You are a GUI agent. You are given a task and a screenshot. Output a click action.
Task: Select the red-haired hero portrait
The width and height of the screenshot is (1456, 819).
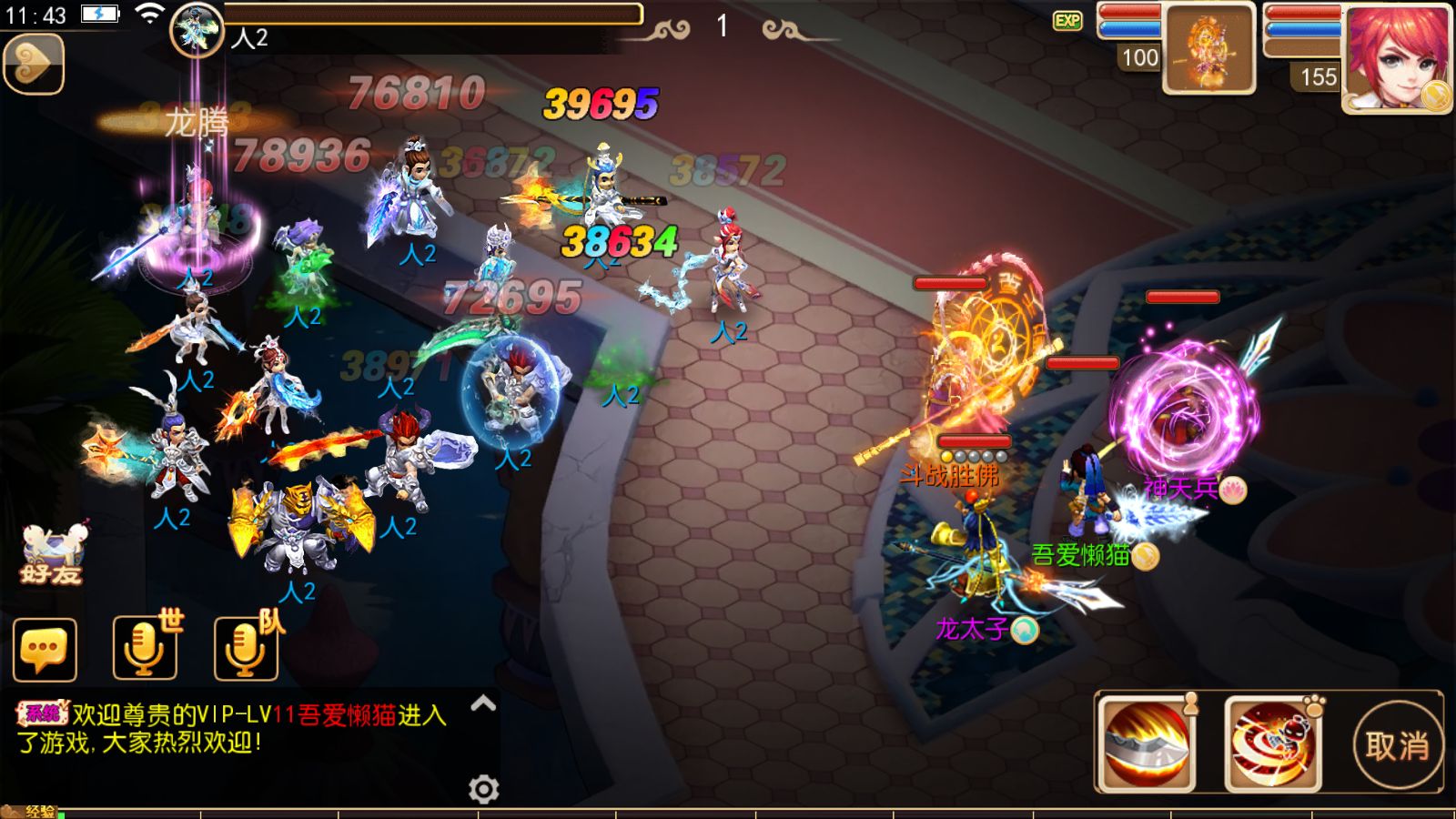coord(1397,58)
